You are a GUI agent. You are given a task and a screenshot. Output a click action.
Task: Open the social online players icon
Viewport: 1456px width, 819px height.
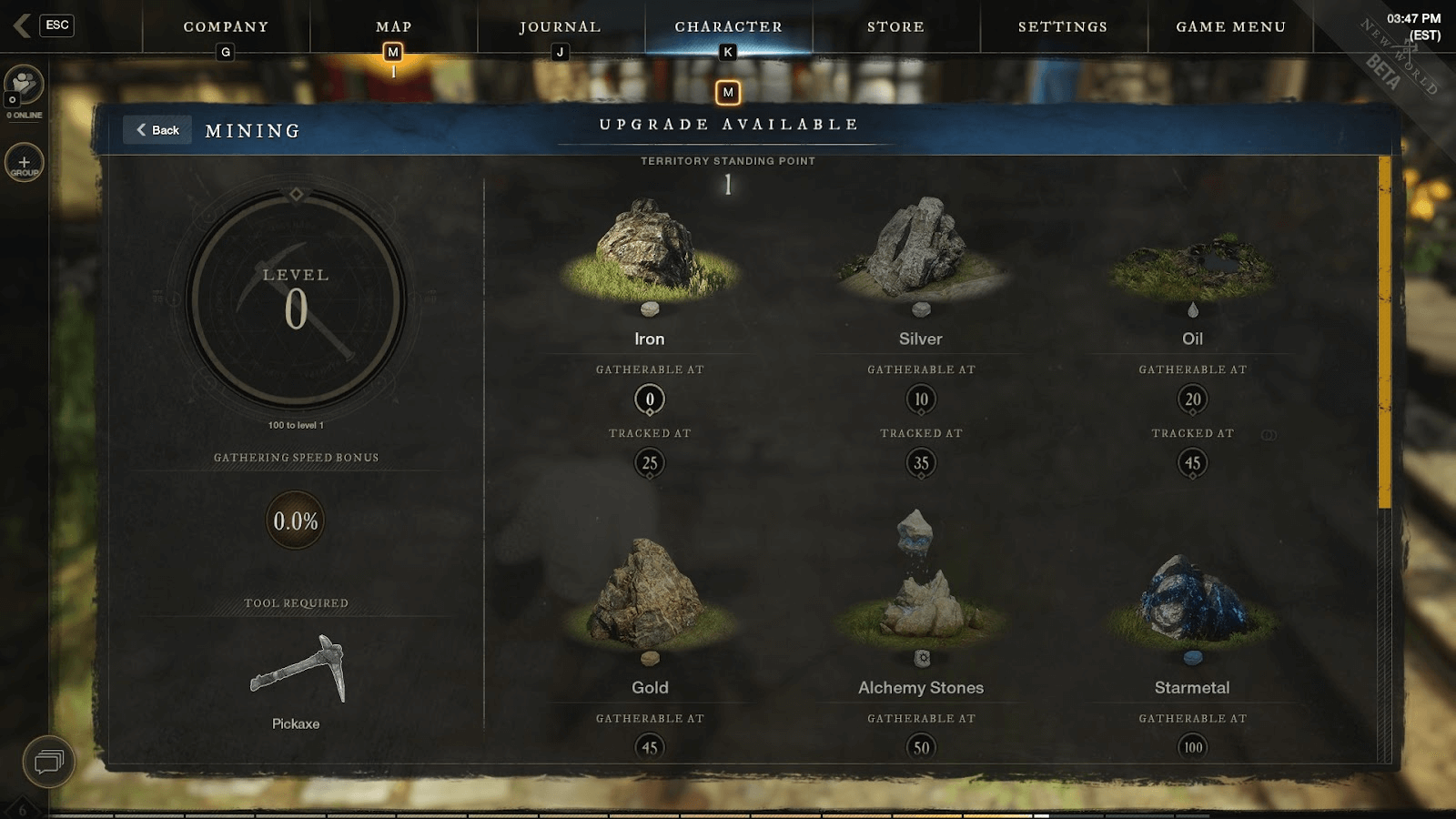point(25,86)
